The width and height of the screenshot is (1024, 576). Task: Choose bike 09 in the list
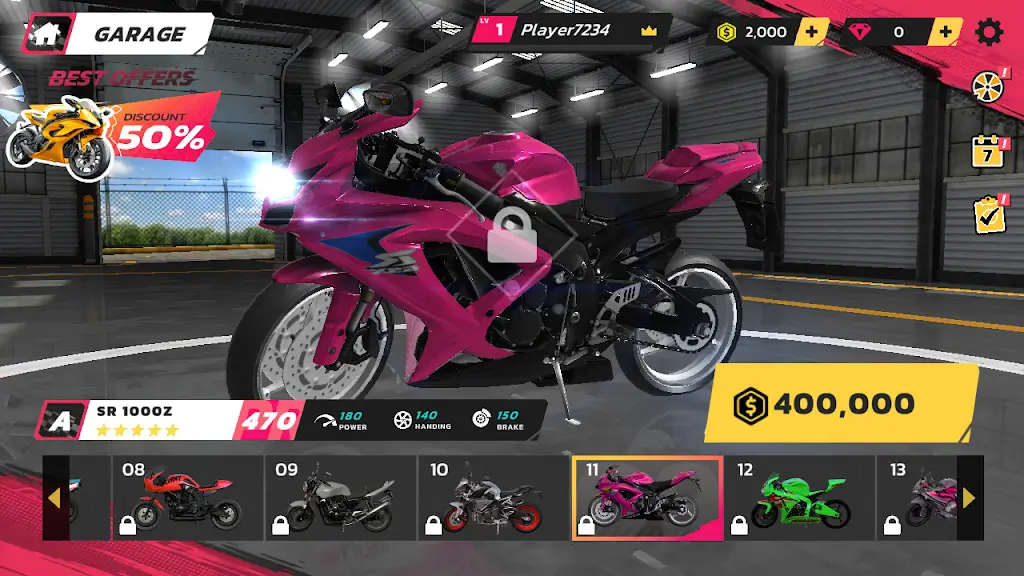tap(340, 498)
